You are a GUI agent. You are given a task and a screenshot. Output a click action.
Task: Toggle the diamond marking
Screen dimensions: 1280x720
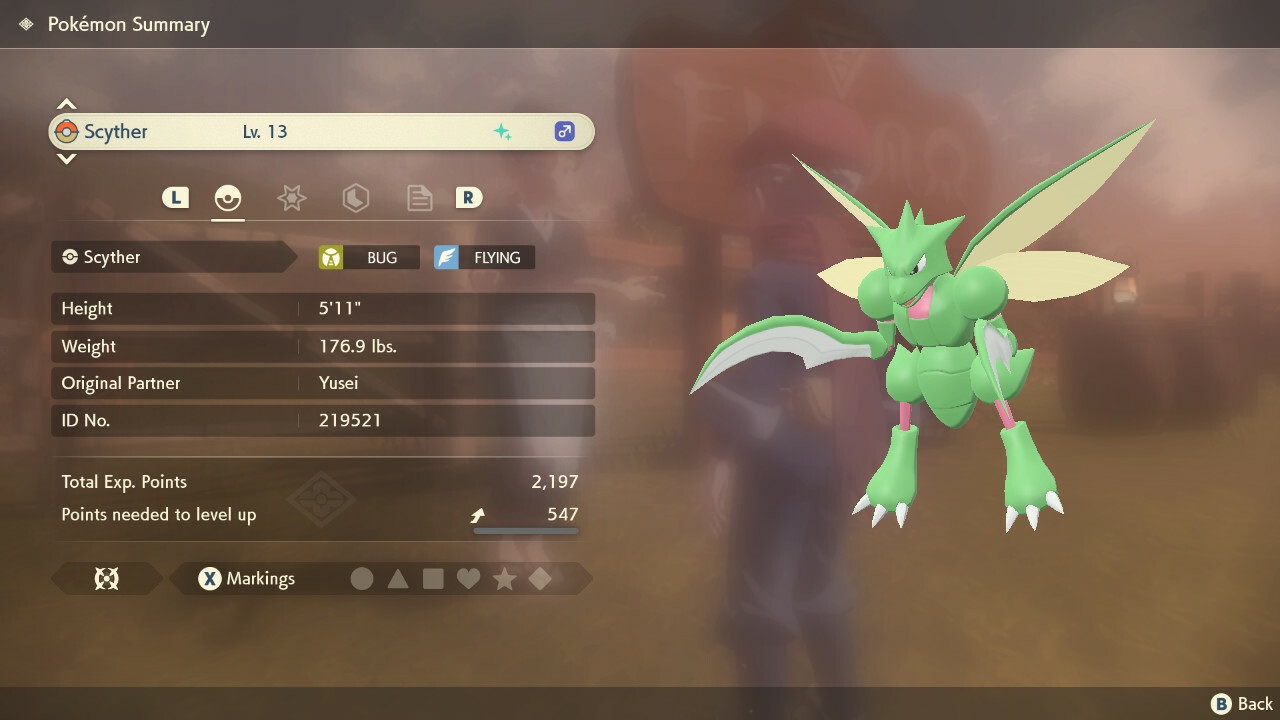tap(540, 578)
